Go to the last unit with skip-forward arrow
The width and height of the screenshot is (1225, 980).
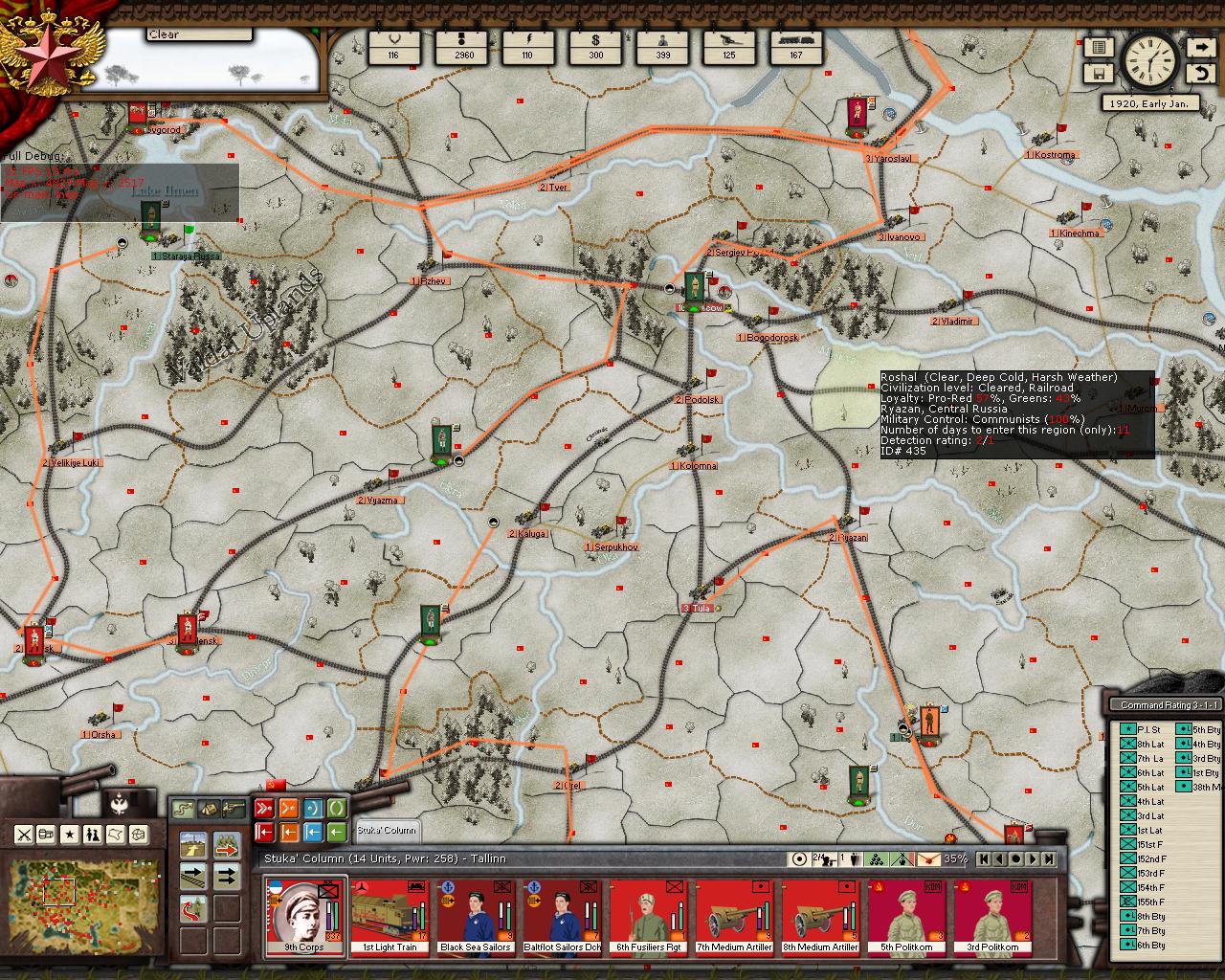[x=1049, y=859]
